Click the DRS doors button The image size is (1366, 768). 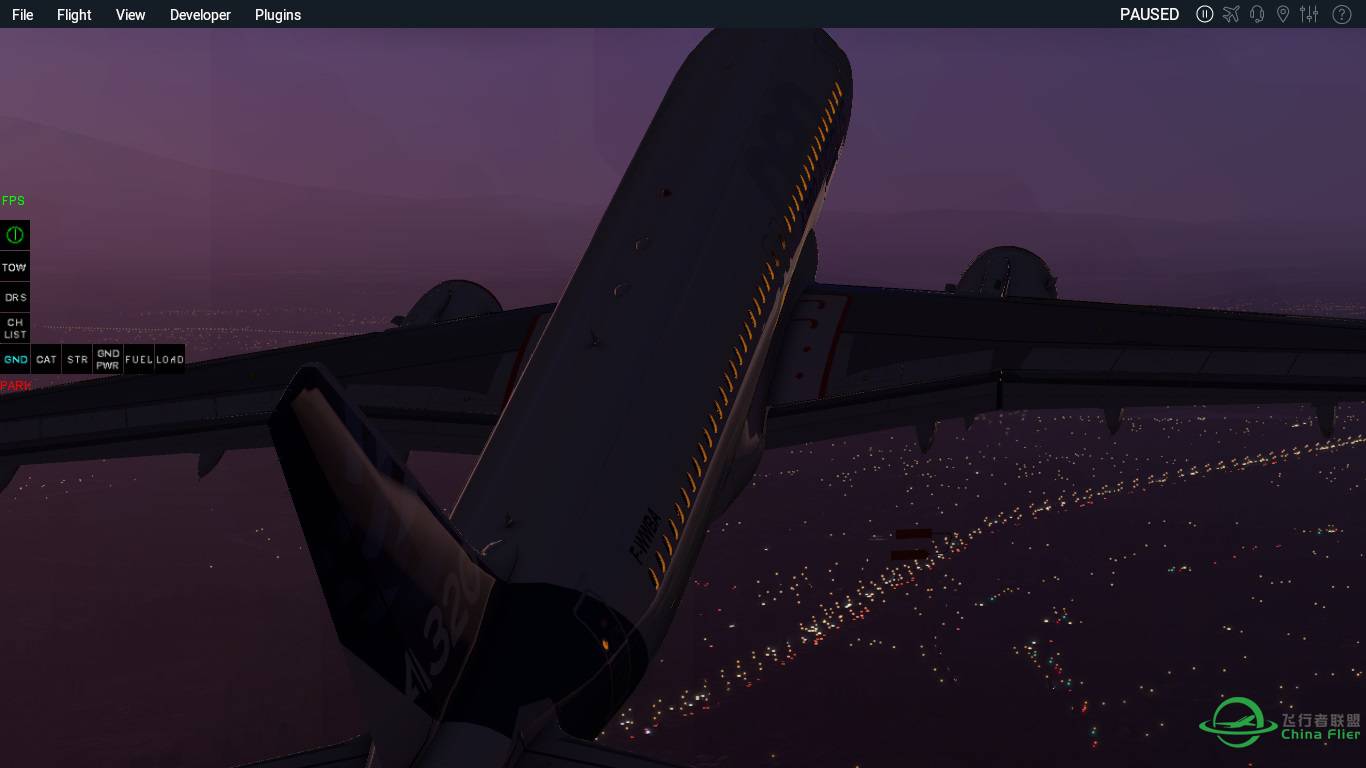(x=14, y=297)
